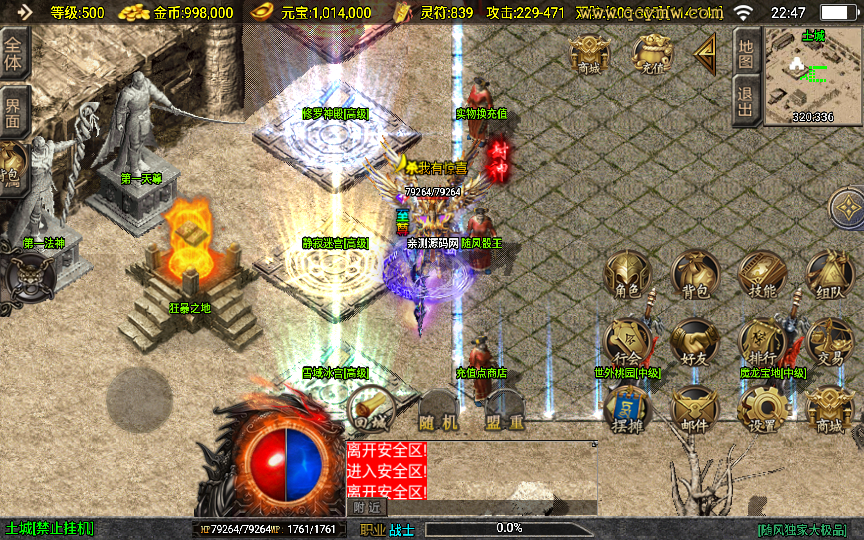The image size is (864, 540).
Task: Open the 排行 rankings
Action: (762, 342)
